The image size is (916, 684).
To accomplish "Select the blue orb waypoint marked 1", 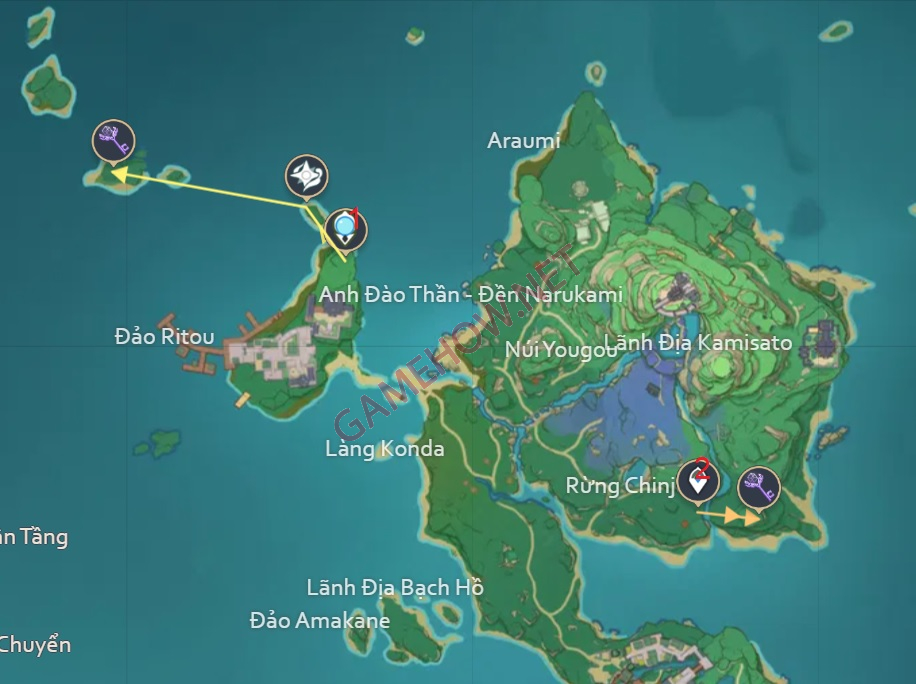I will [x=346, y=229].
